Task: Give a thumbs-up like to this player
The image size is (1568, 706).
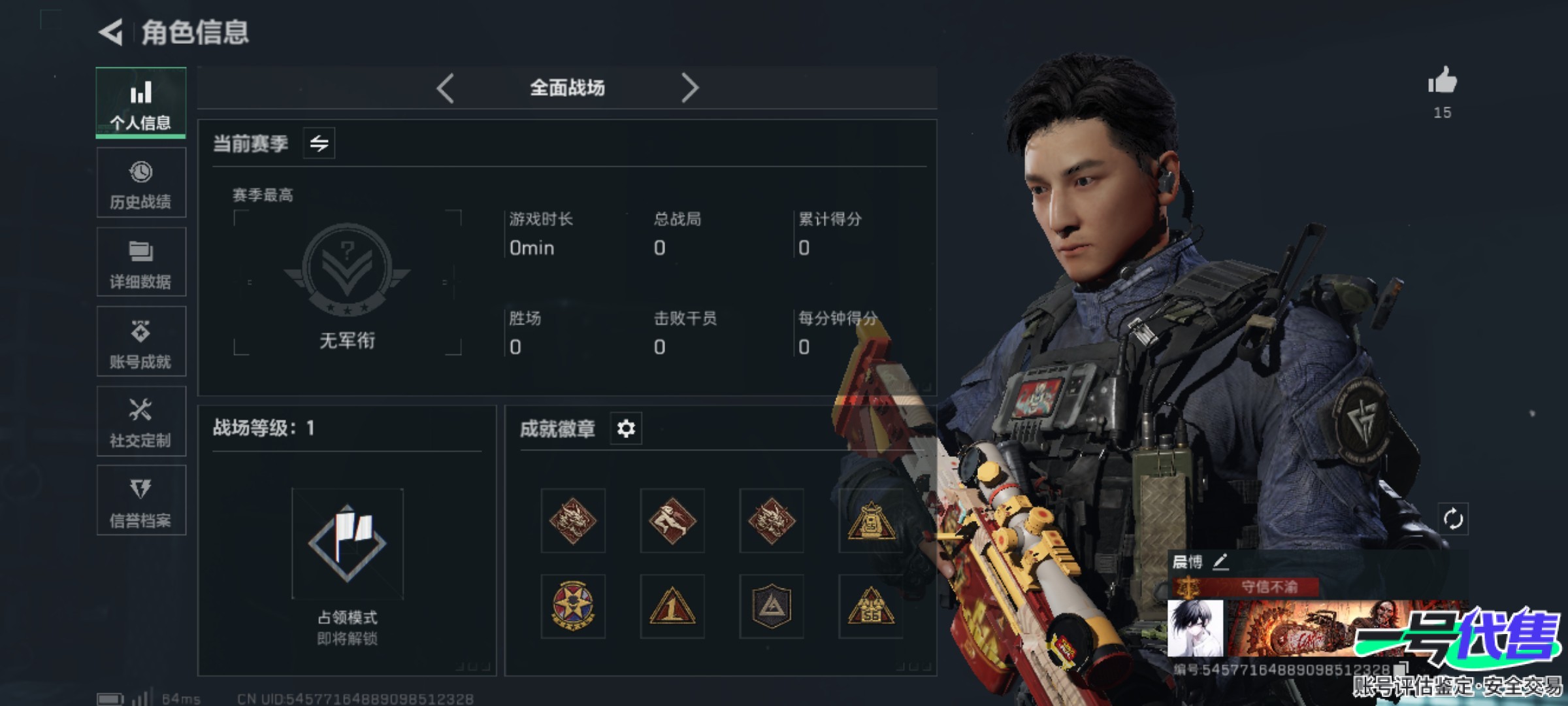Action: [1442, 82]
